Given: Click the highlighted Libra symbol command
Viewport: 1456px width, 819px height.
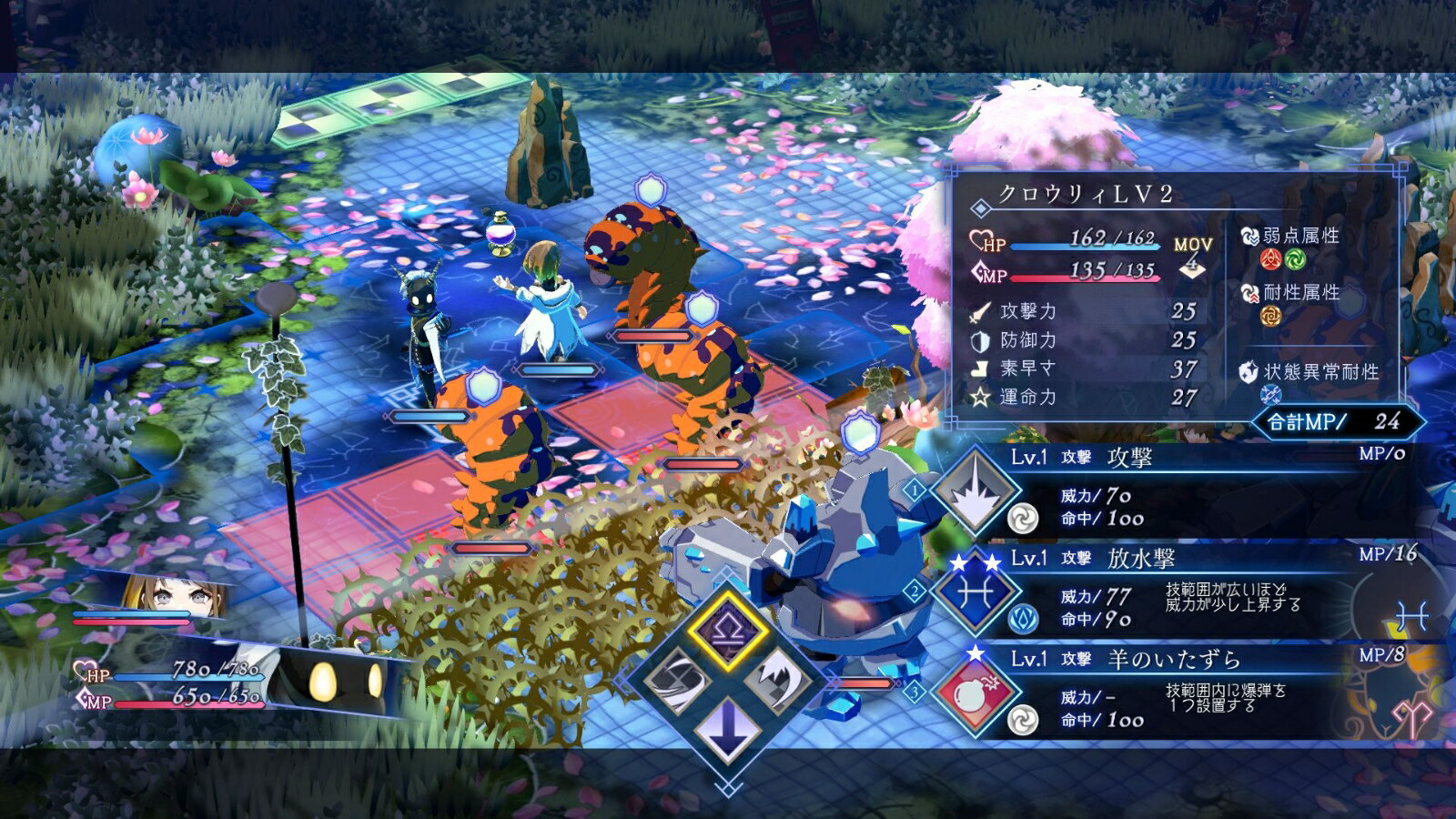Looking at the screenshot, I should 727,630.
